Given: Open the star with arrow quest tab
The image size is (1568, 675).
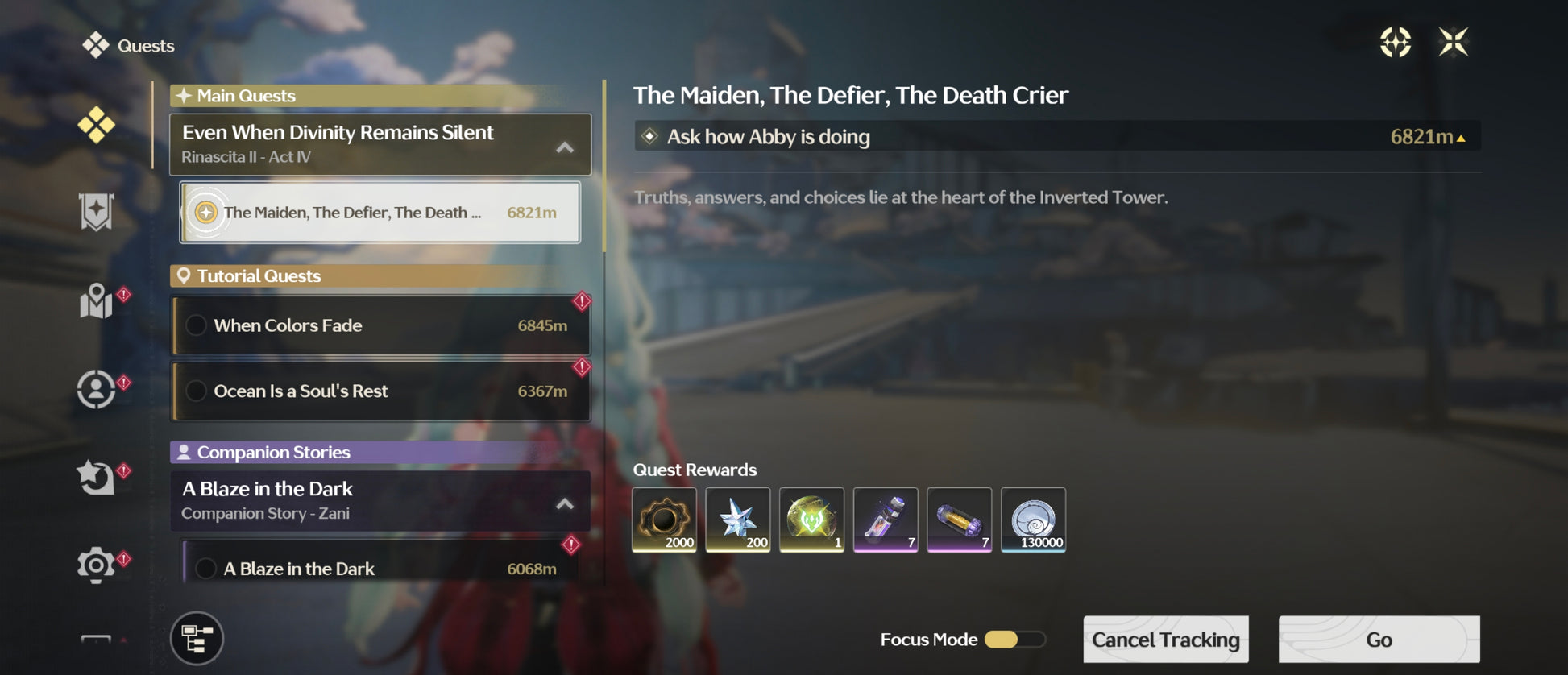Looking at the screenshot, I should coord(97,477).
